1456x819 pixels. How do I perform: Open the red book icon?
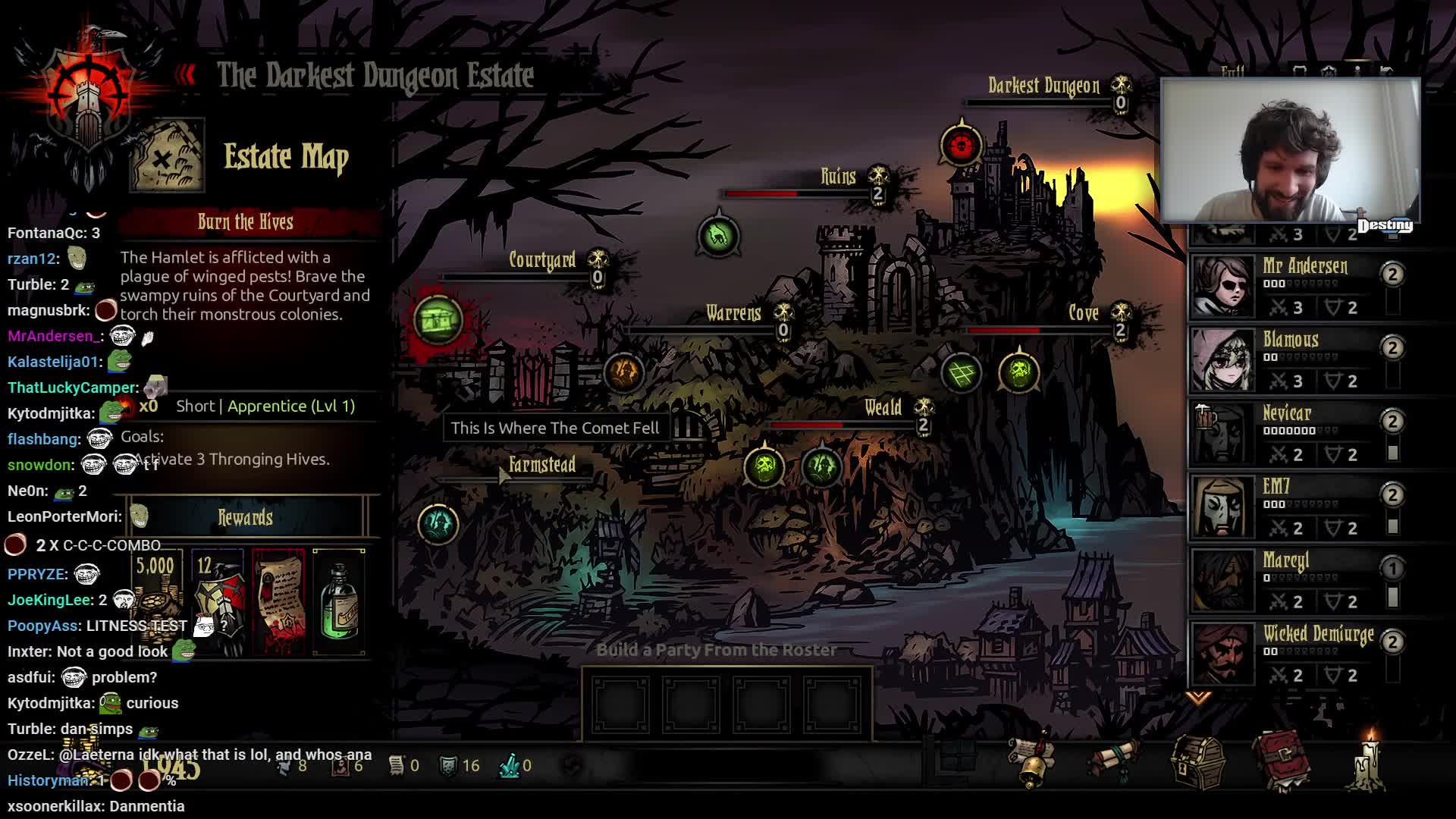1282,760
